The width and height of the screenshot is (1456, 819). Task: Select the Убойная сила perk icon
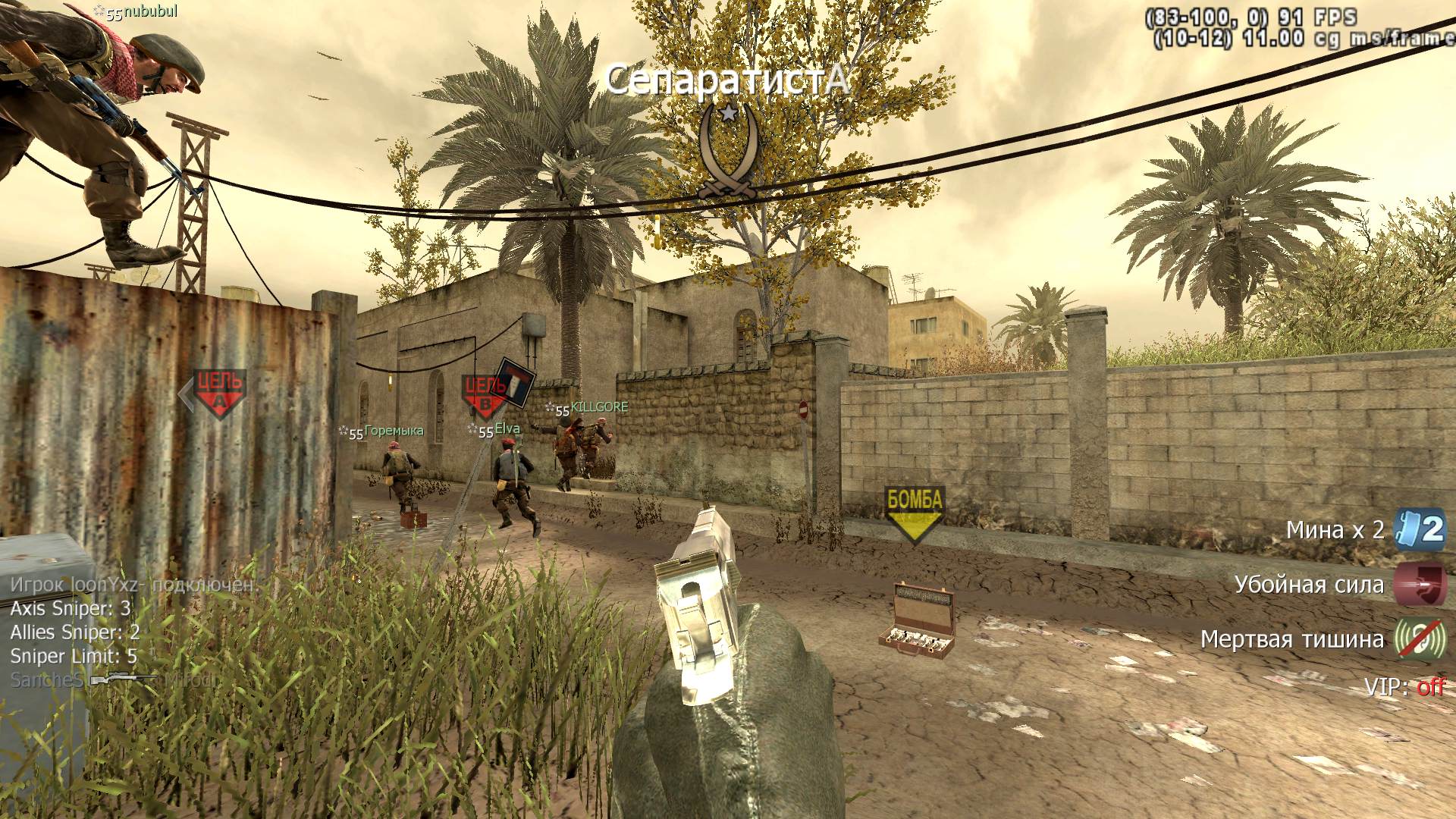1420,585
